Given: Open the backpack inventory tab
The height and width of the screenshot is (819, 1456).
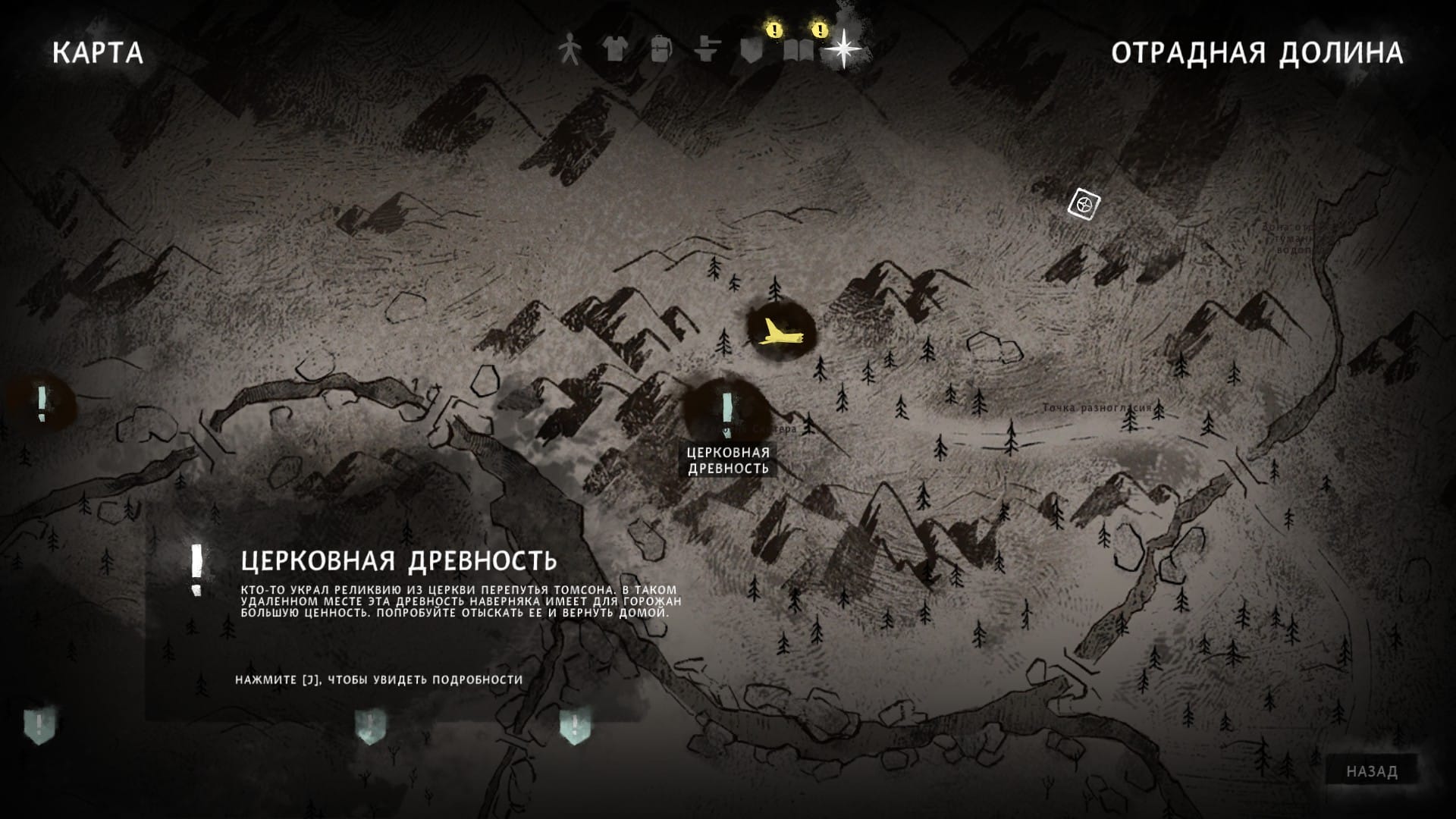Looking at the screenshot, I should pos(661,49).
